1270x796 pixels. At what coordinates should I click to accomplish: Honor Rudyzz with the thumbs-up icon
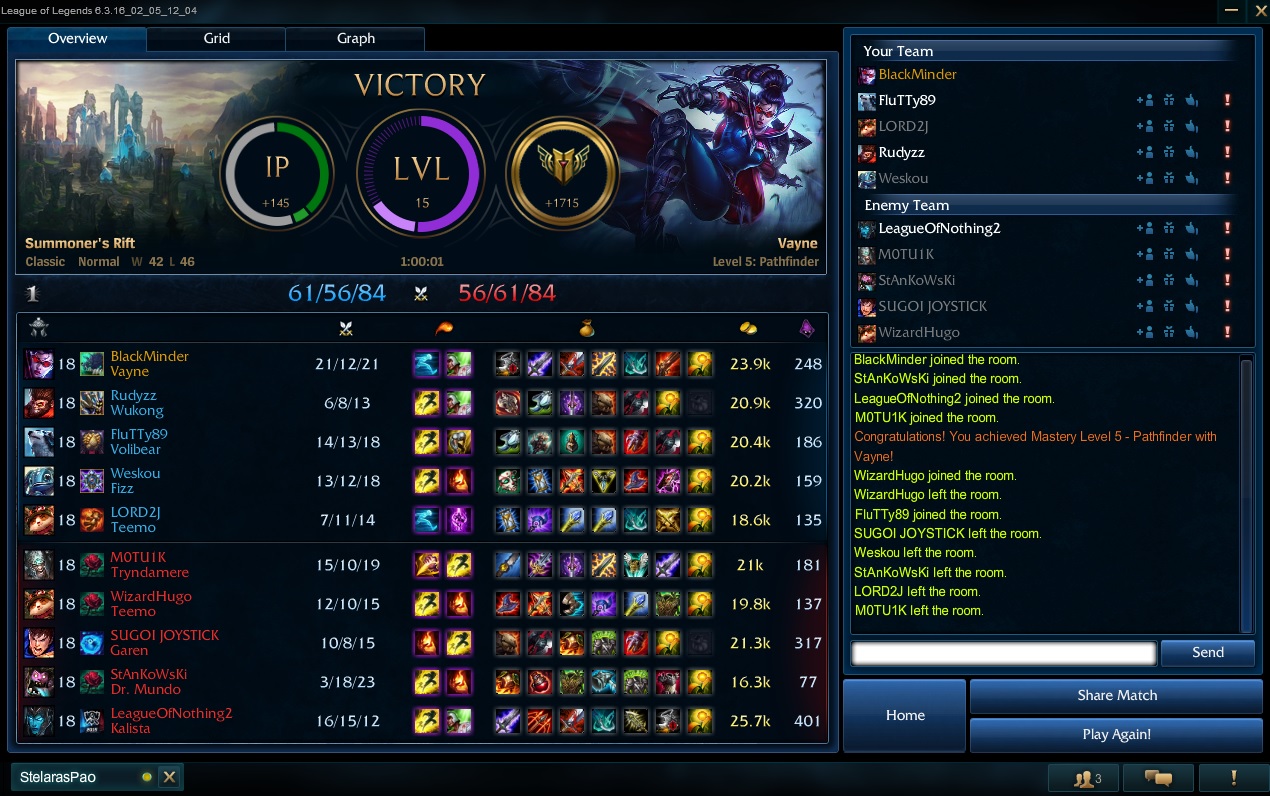1192,153
